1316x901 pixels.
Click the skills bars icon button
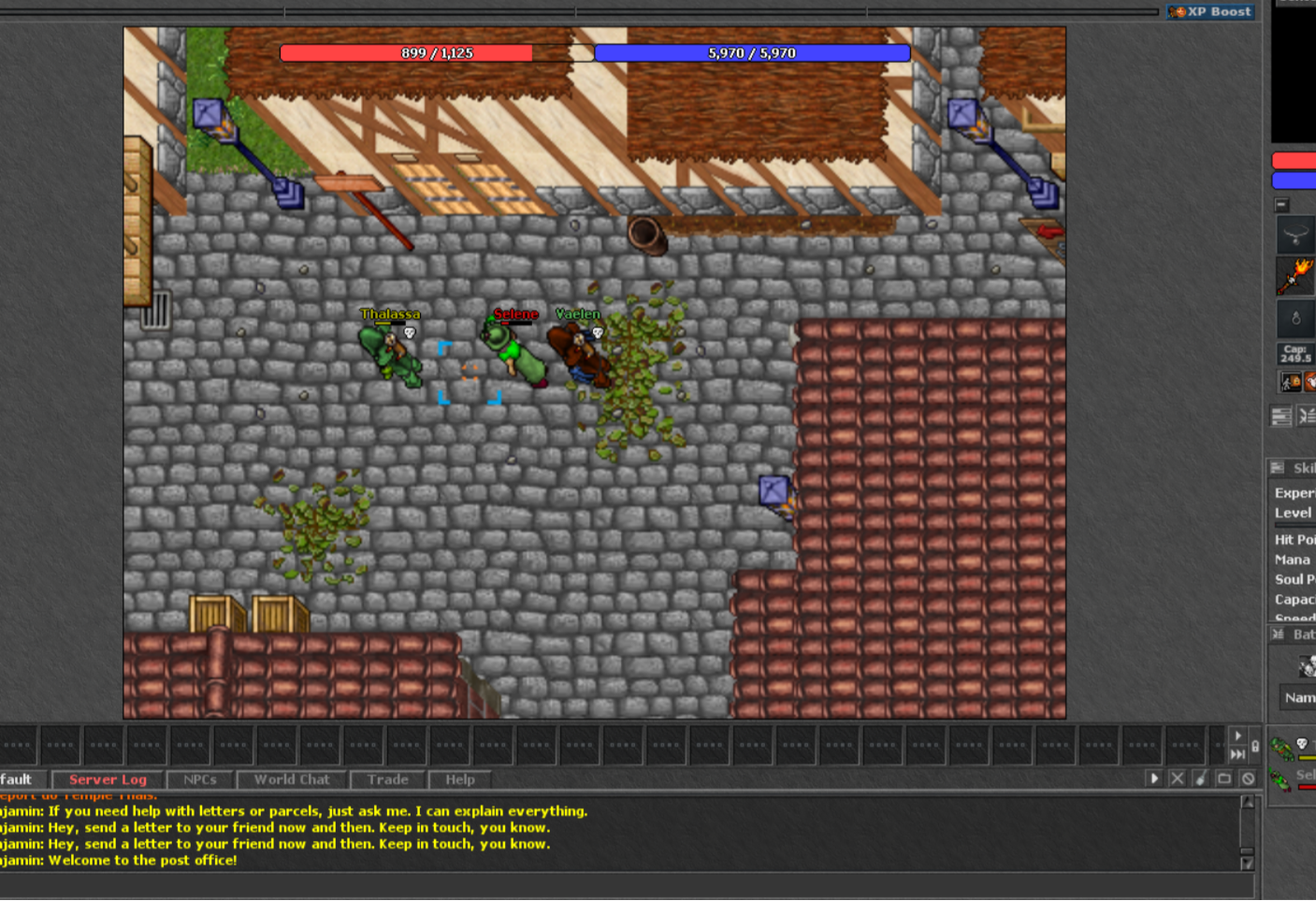1281,416
